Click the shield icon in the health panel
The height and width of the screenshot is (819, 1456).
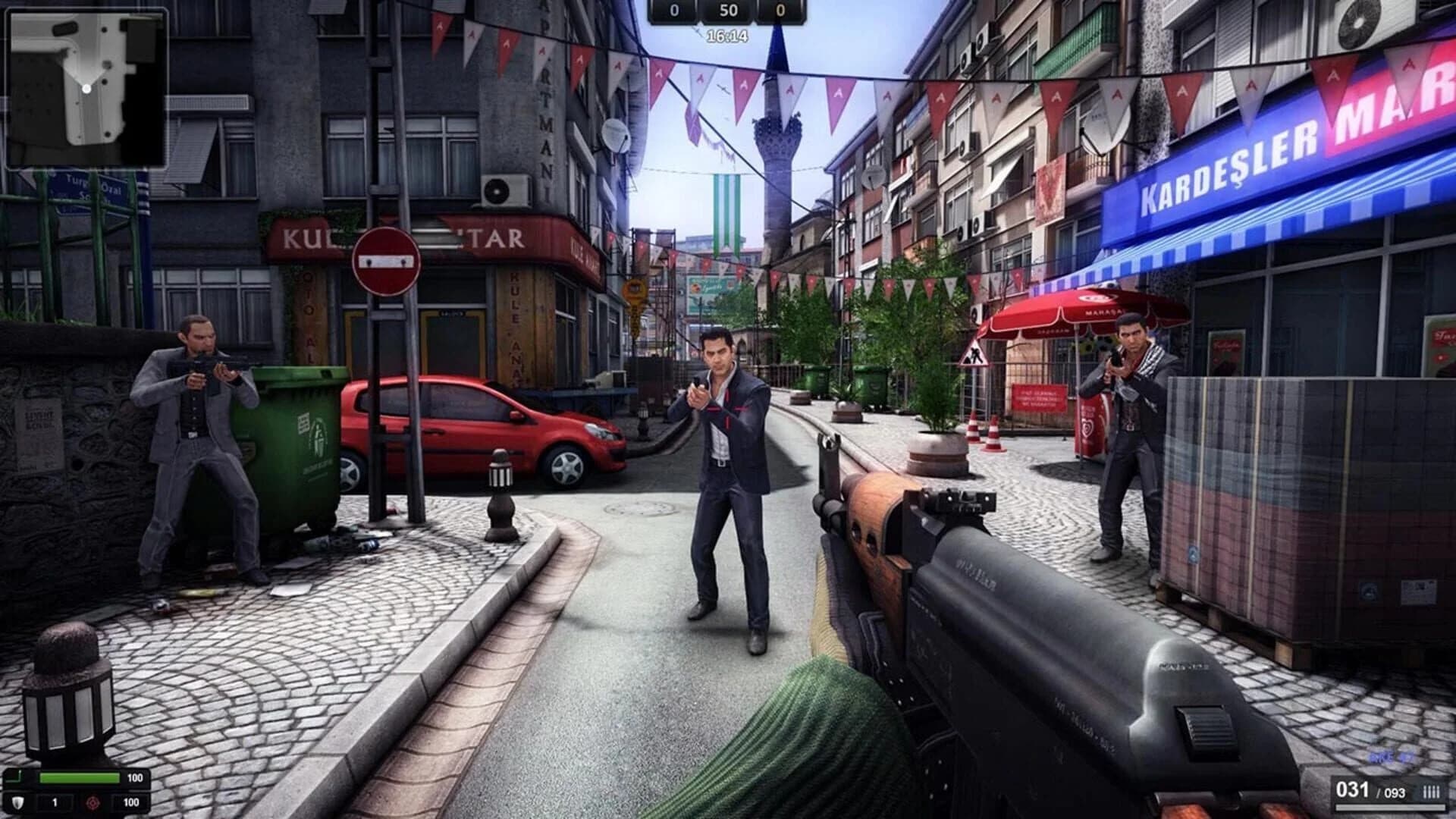point(17,803)
